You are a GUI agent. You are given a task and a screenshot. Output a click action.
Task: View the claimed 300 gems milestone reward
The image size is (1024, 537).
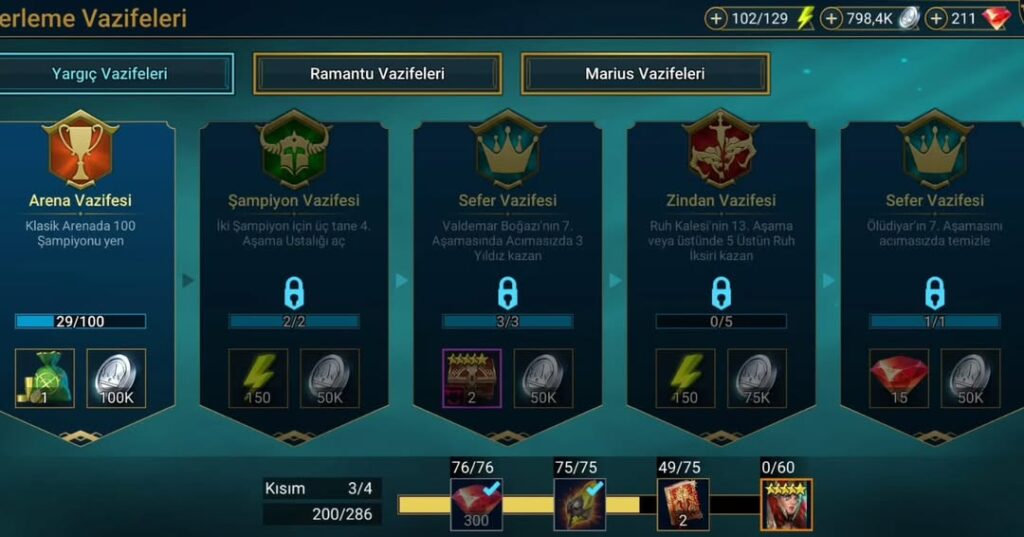476,504
